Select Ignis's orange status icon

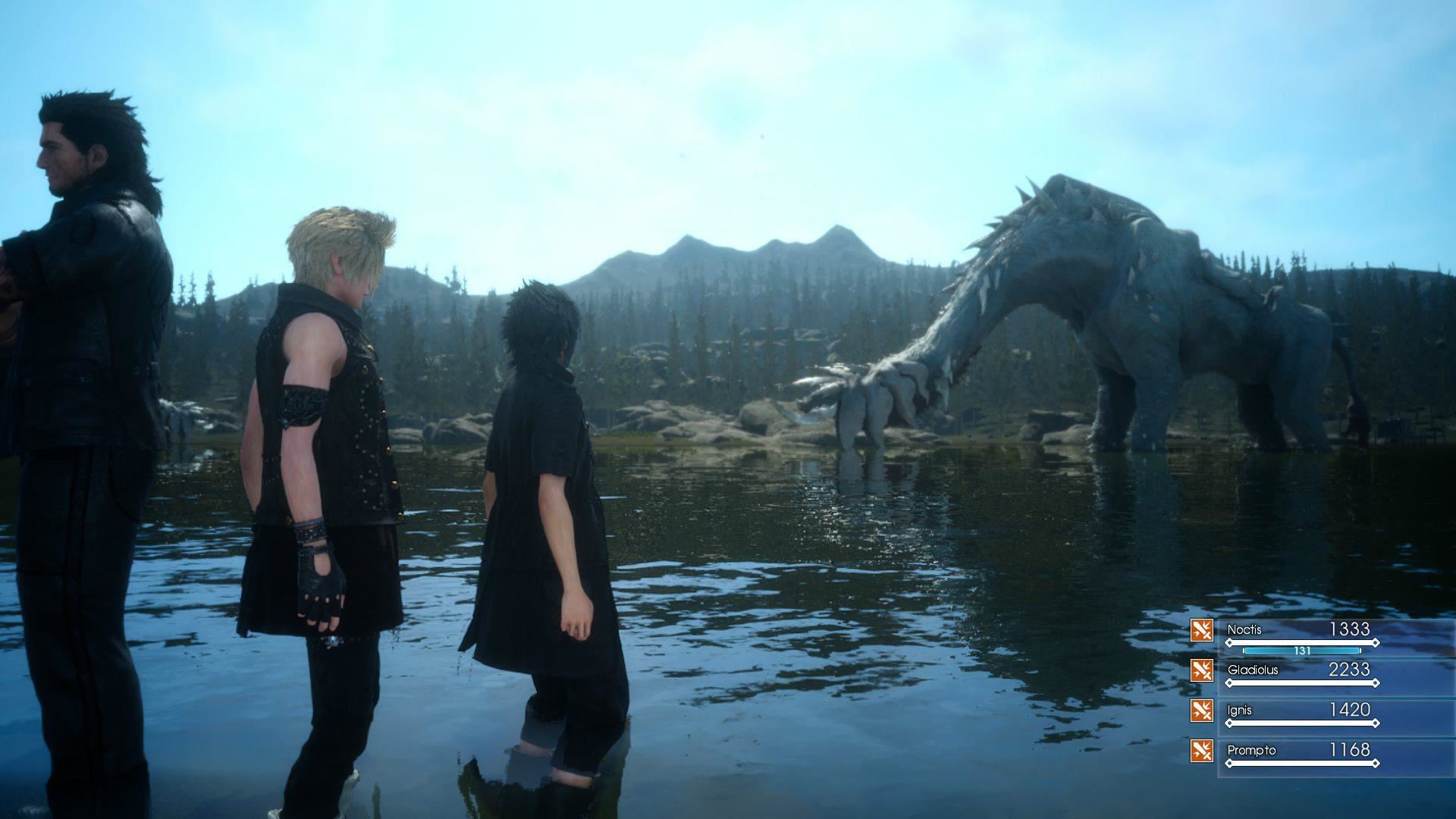tap(1201, 710)
